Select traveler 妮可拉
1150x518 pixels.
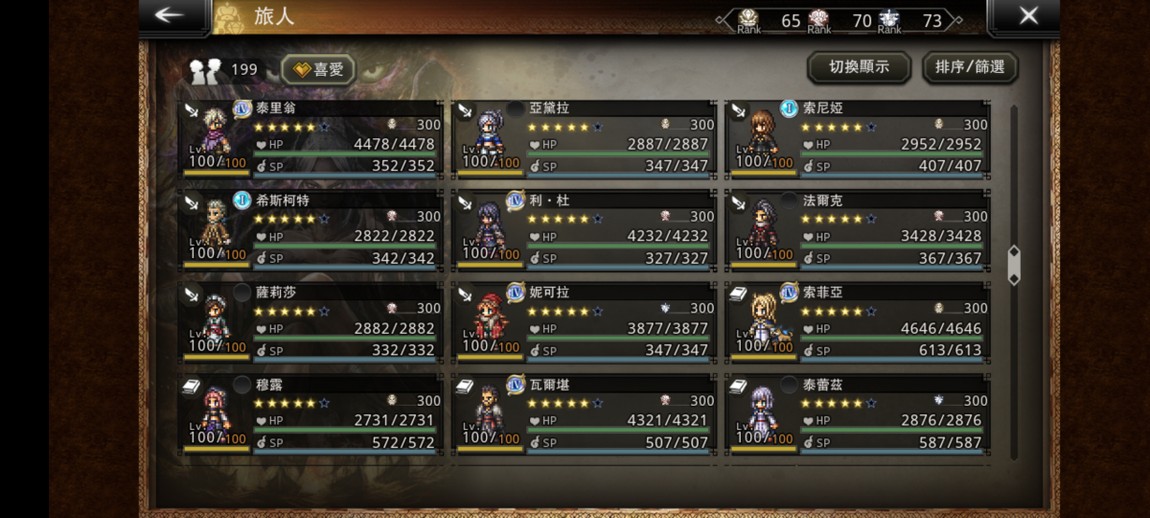tap(584, 321)
